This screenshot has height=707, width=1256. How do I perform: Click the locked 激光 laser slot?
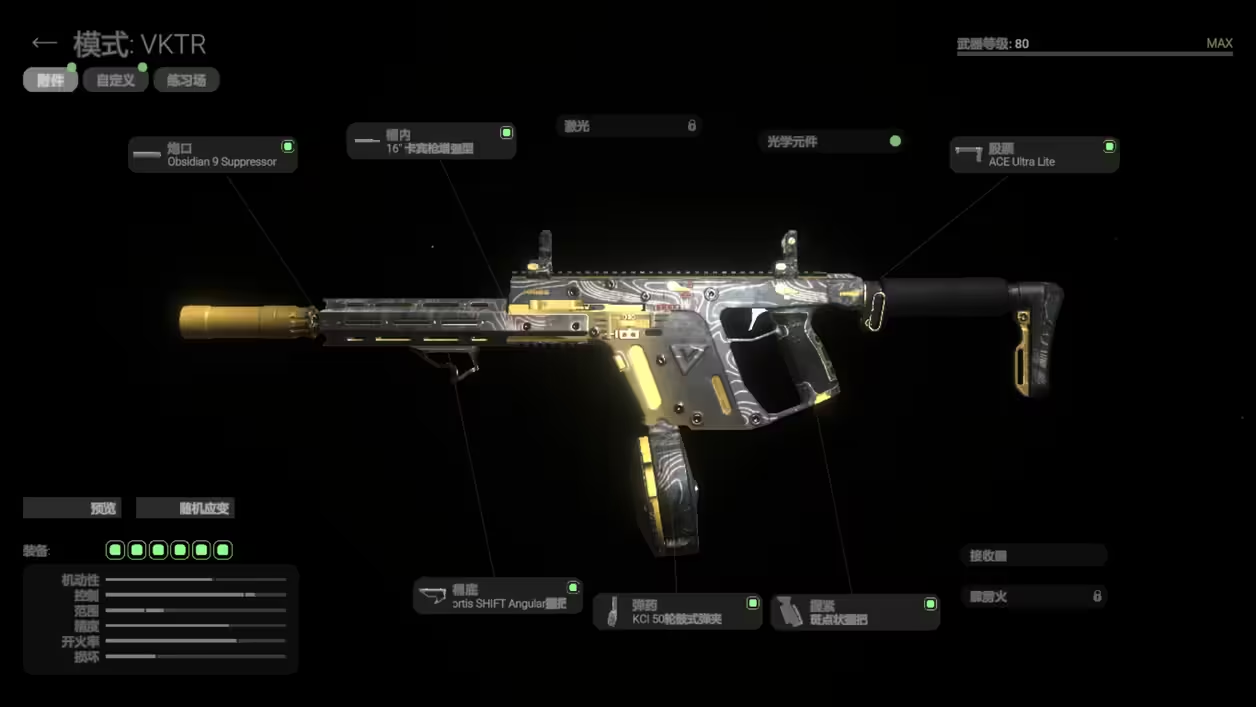[x=629, y=126]
